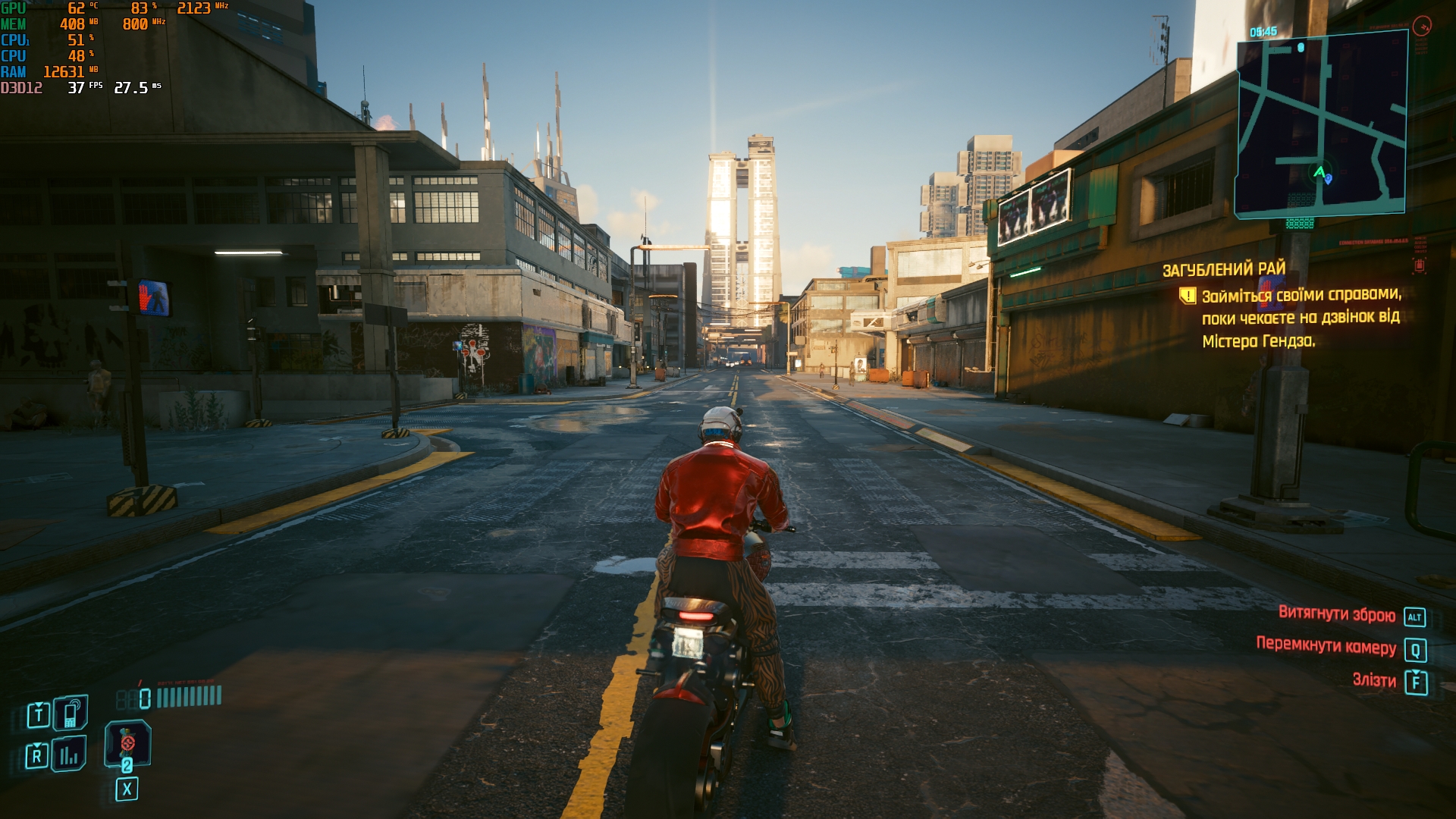Click the red compass icon above minimap

pyautogui.click(x=1422, y=26)
